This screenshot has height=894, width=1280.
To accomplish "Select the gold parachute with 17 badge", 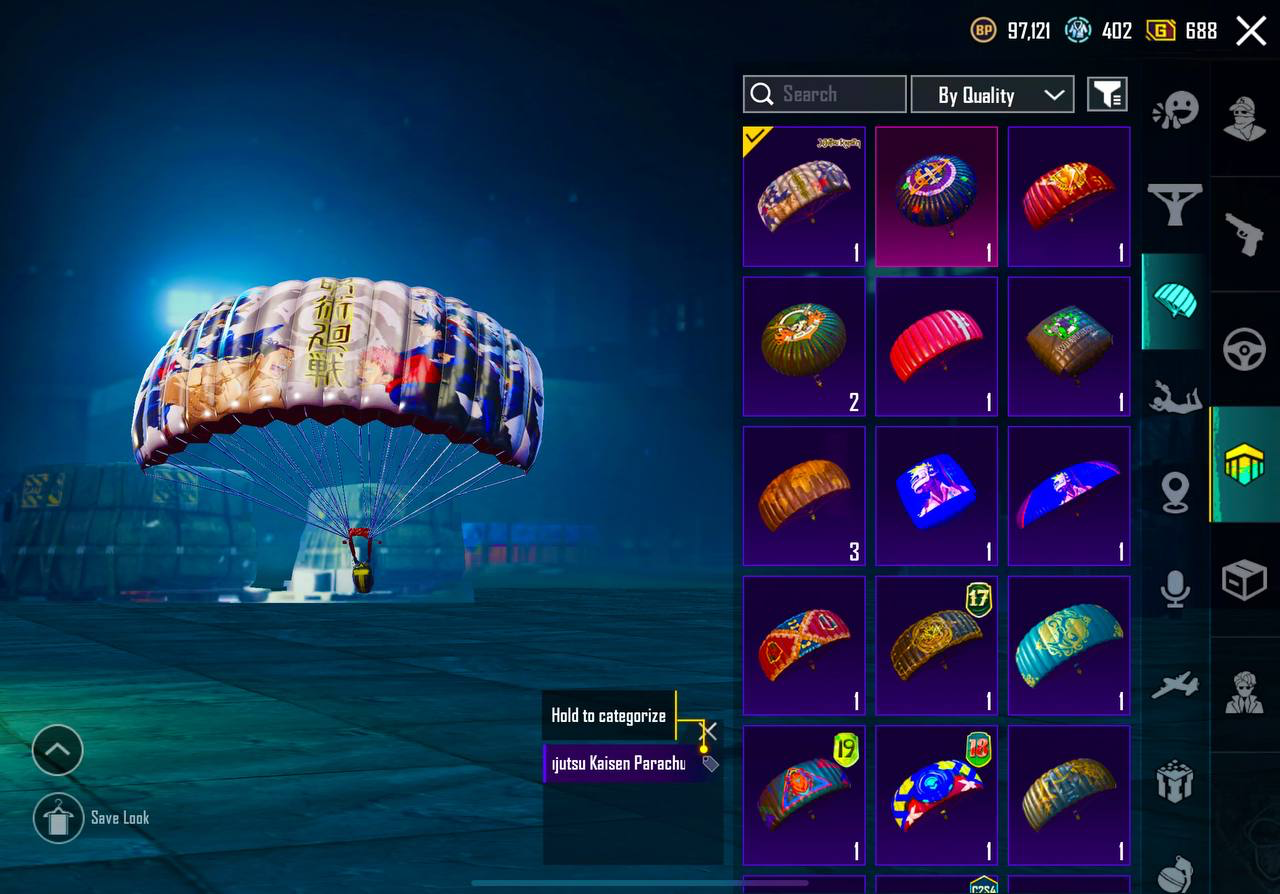I will [x=936, y=646].
